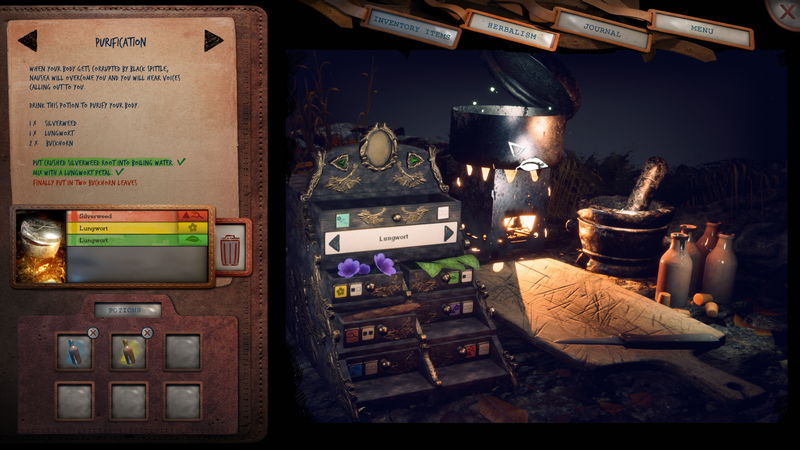Select the blue potion bottle slot
Image resolution: width=800 pixels, height=450 pixels.
tap(74, 351)
